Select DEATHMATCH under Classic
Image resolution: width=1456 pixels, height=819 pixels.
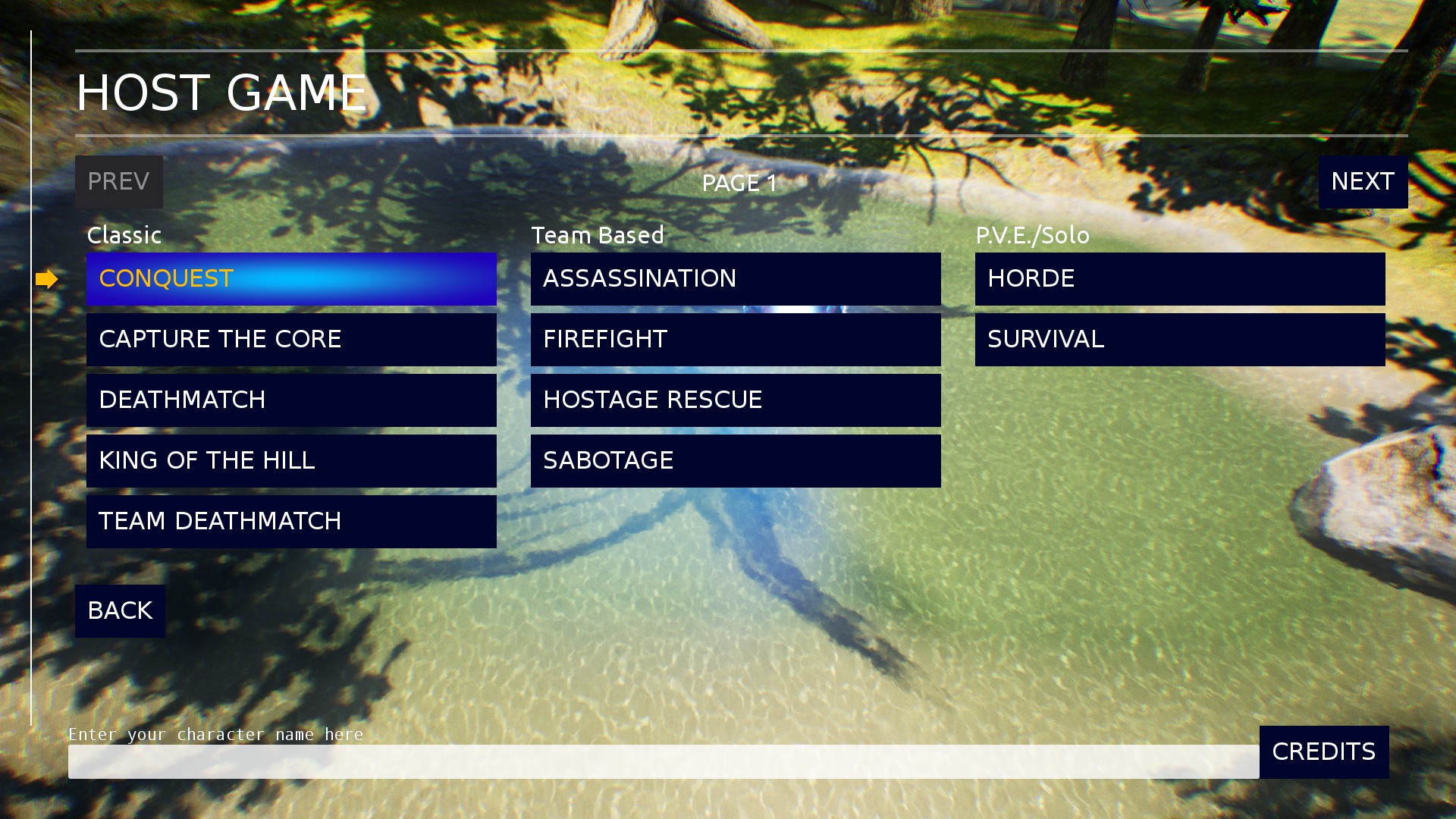292,400
